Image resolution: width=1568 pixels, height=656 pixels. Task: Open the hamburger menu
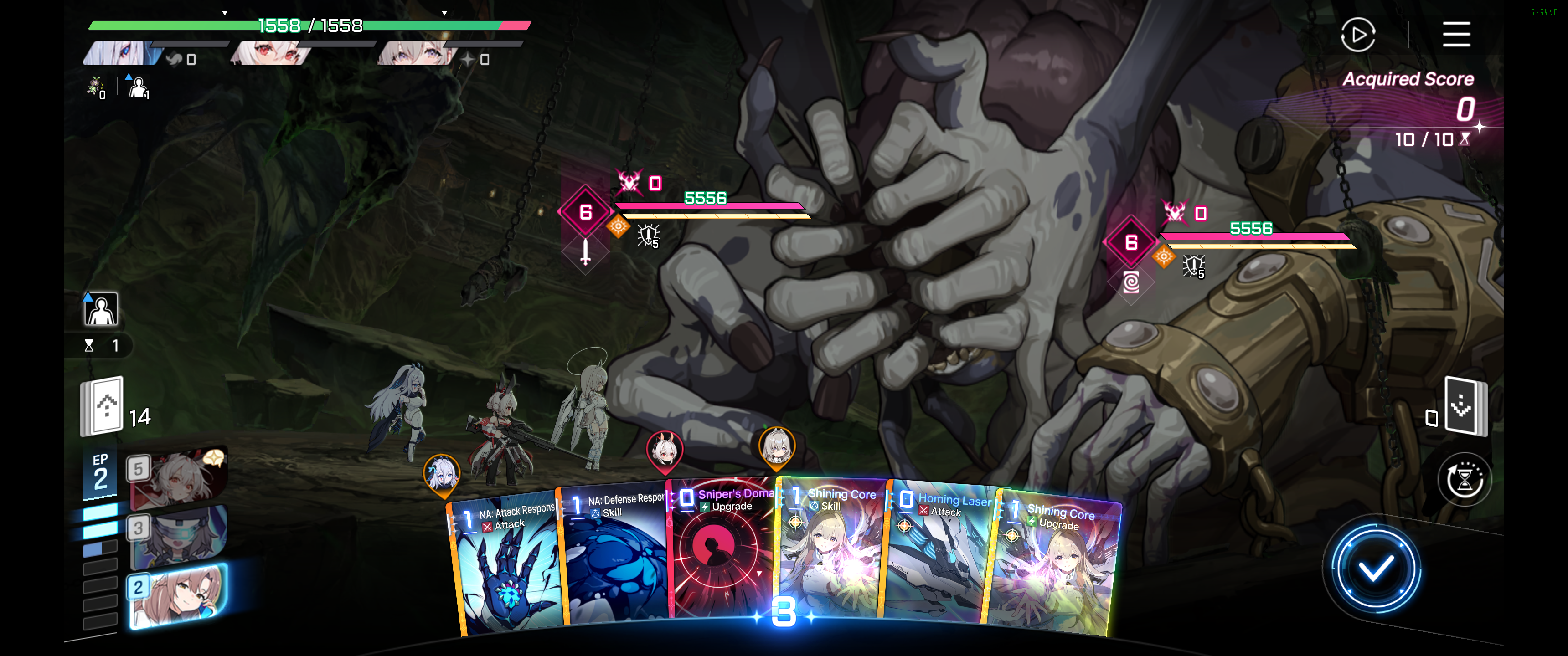[x=1456, y=34]
